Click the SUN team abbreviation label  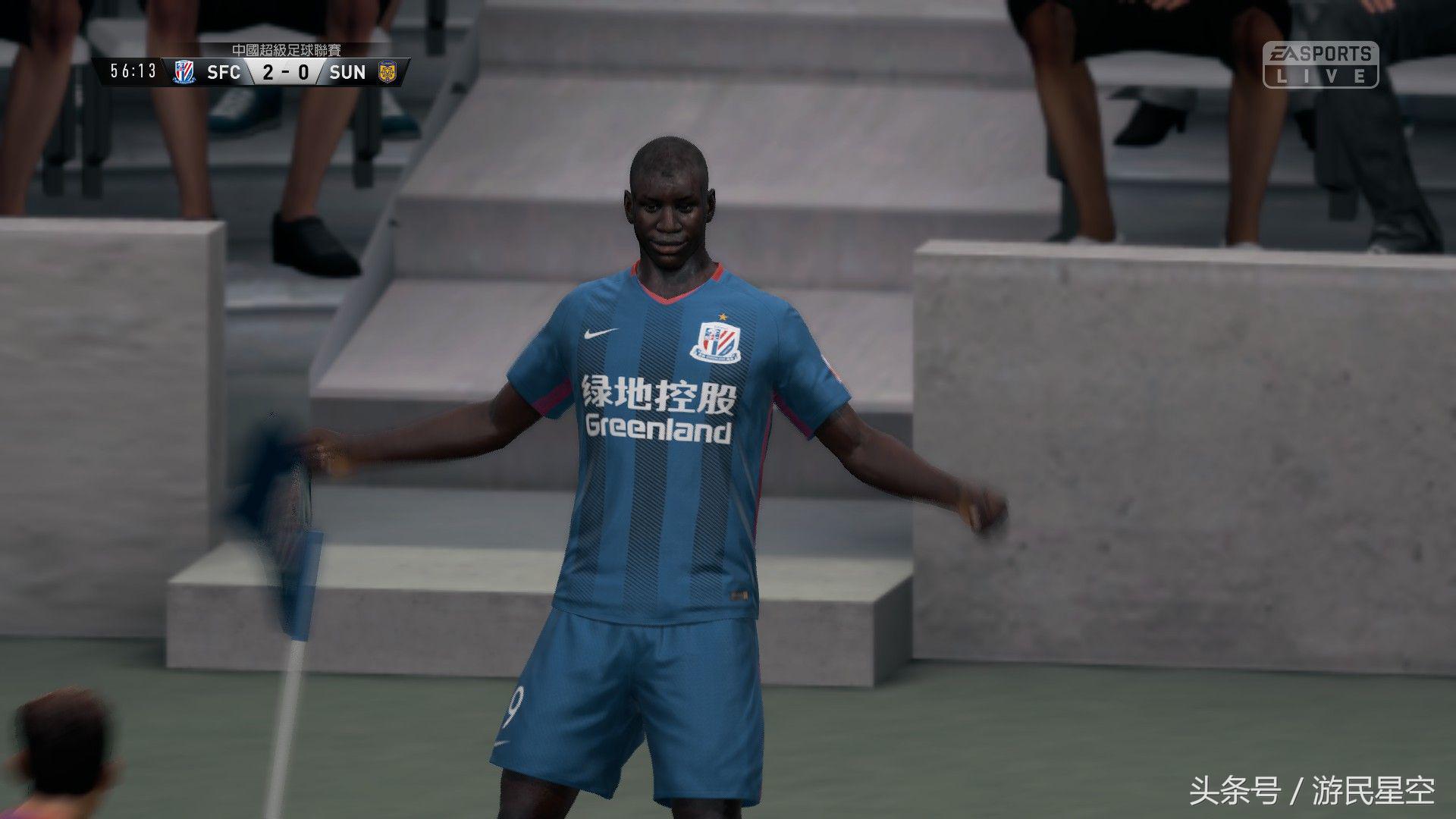click(x=347, y=73)
